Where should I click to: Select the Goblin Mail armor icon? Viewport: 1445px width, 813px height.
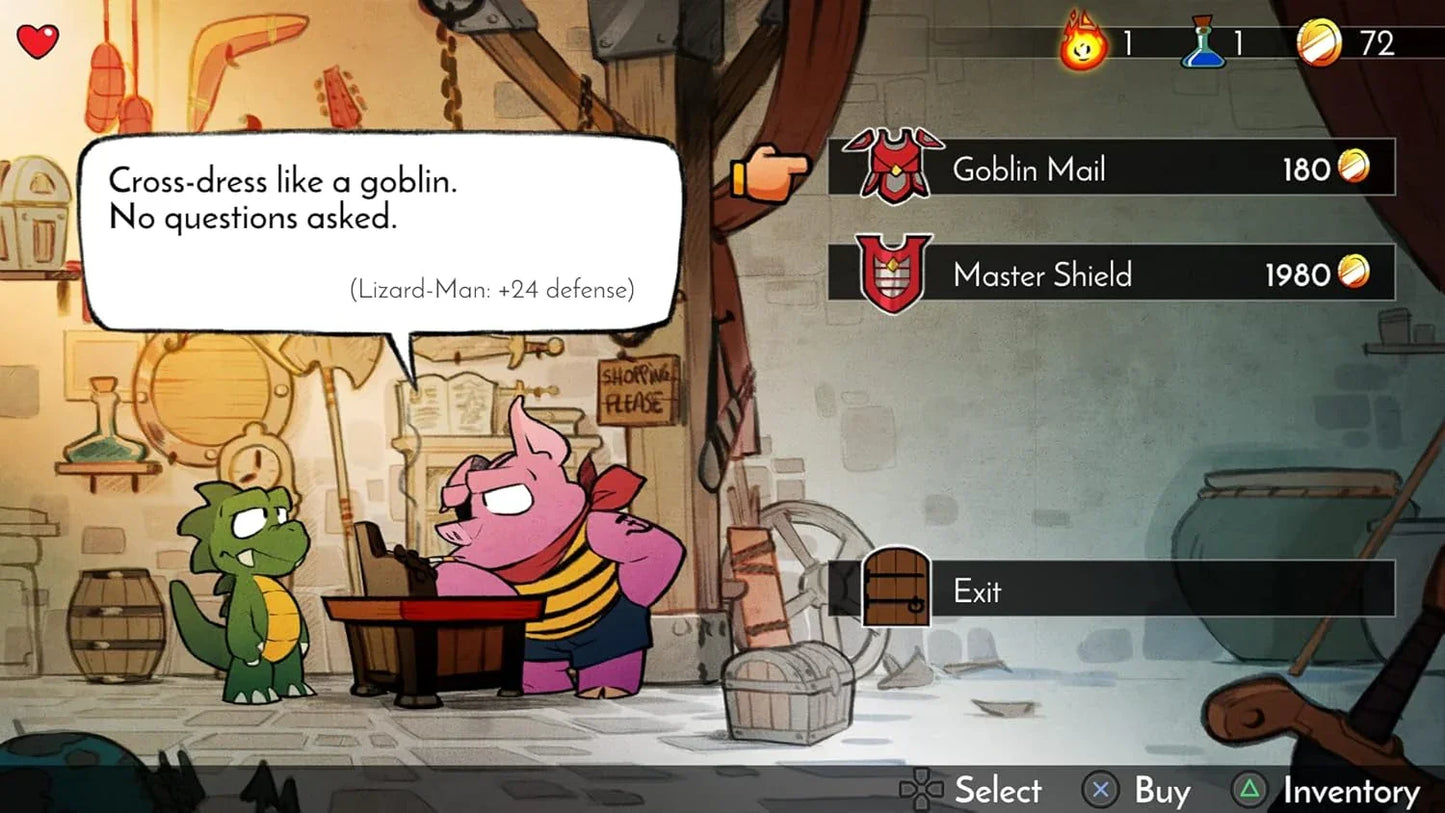coord(893,168)
